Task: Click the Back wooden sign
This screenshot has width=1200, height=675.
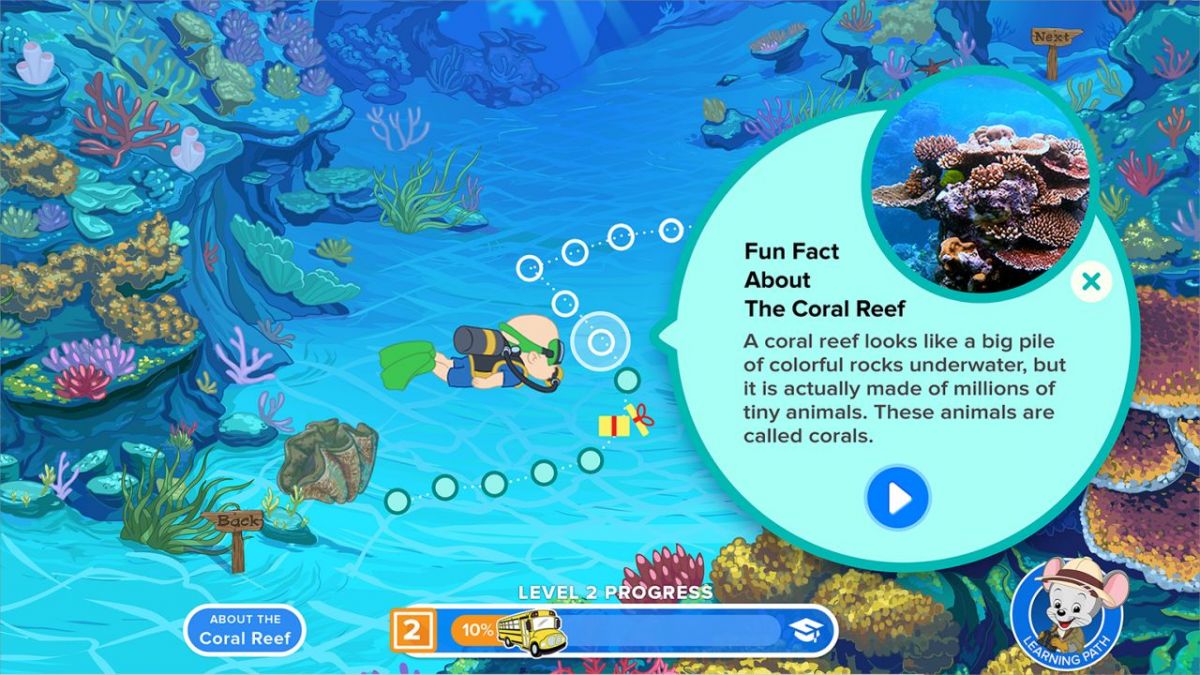Action: point(234,522)
